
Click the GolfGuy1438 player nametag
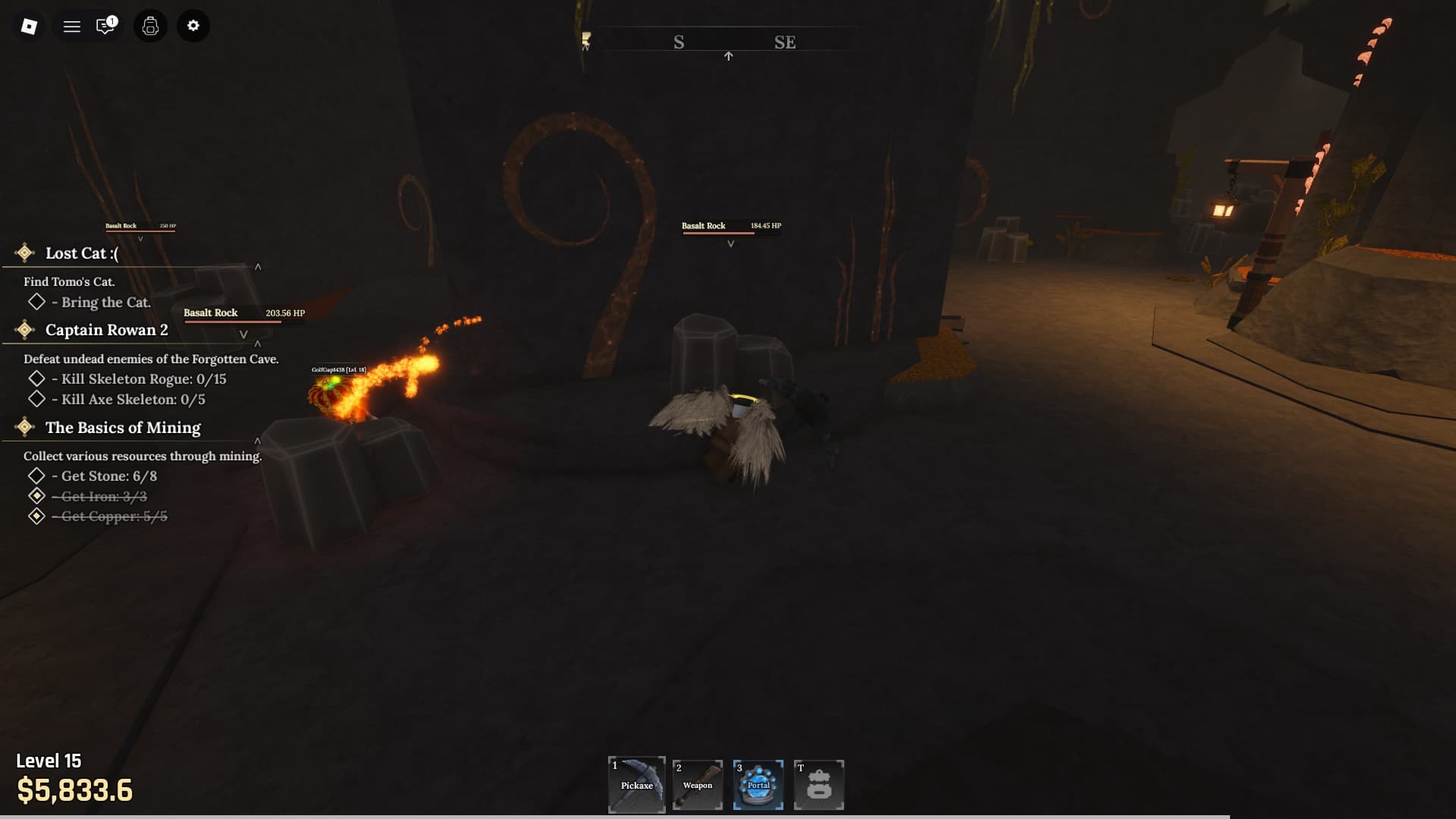tap(338, 371)
